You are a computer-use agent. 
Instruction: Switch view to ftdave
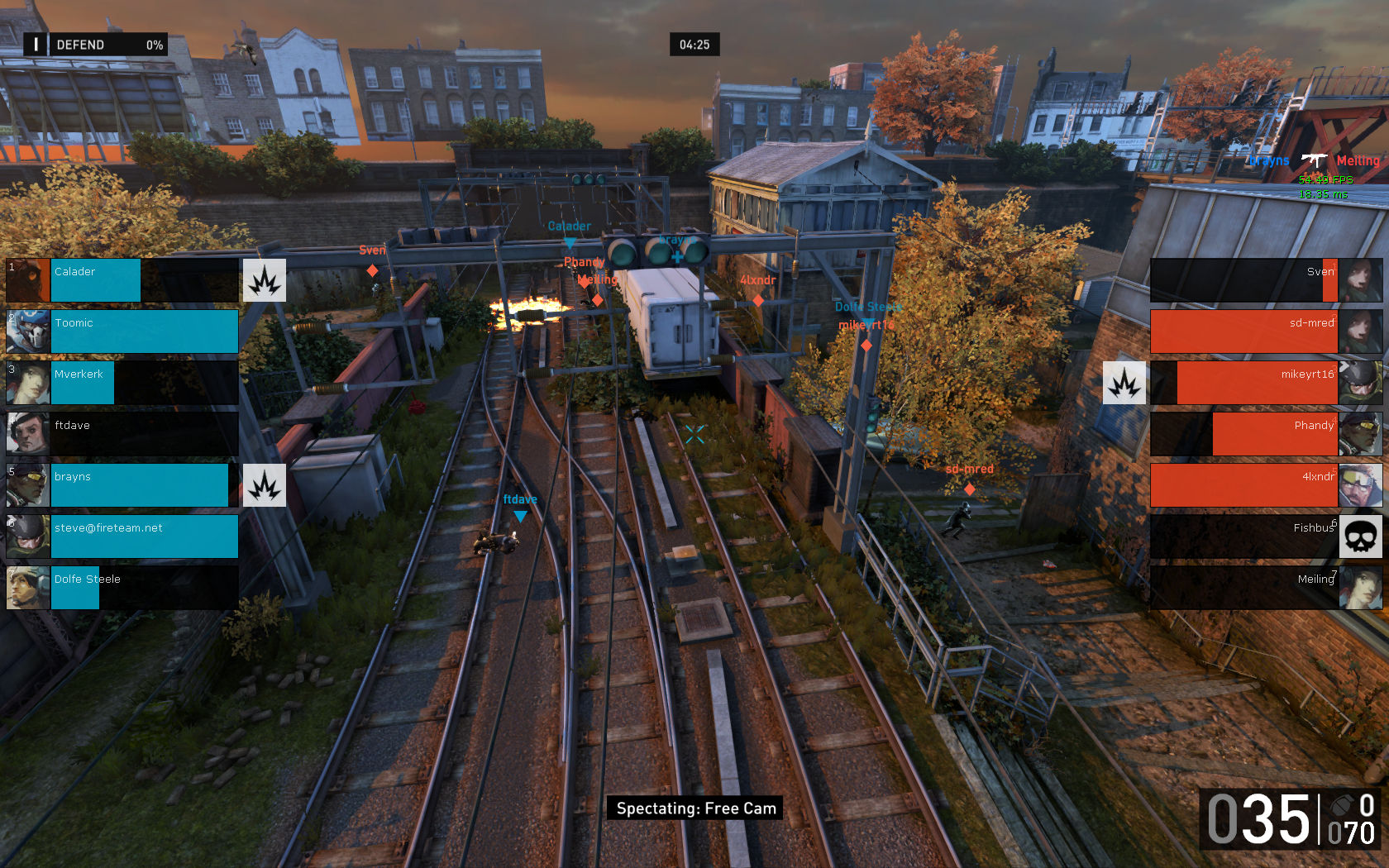click(x=122, y=434)
